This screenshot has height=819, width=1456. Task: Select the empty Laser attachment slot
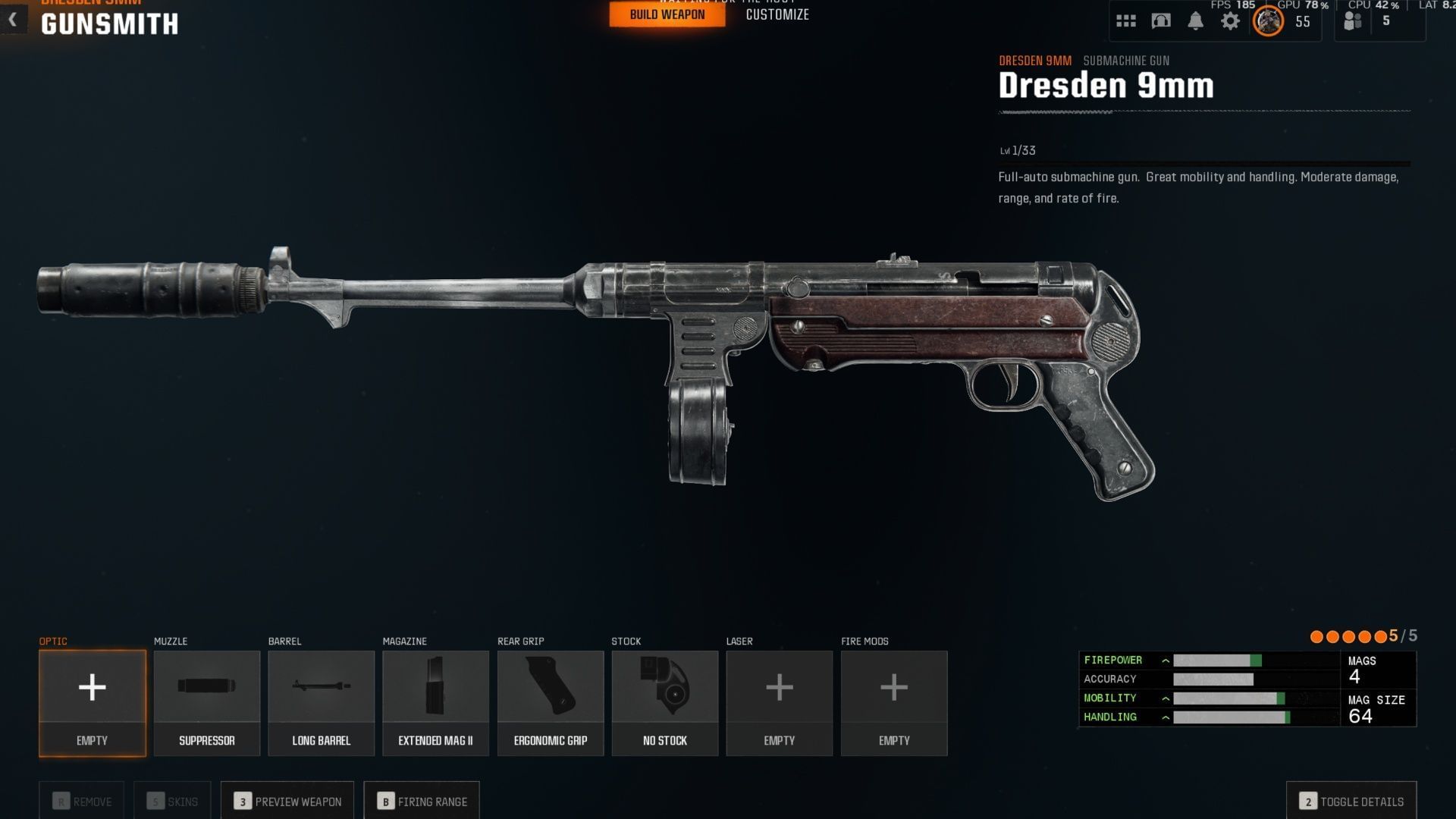coord(780,702)
